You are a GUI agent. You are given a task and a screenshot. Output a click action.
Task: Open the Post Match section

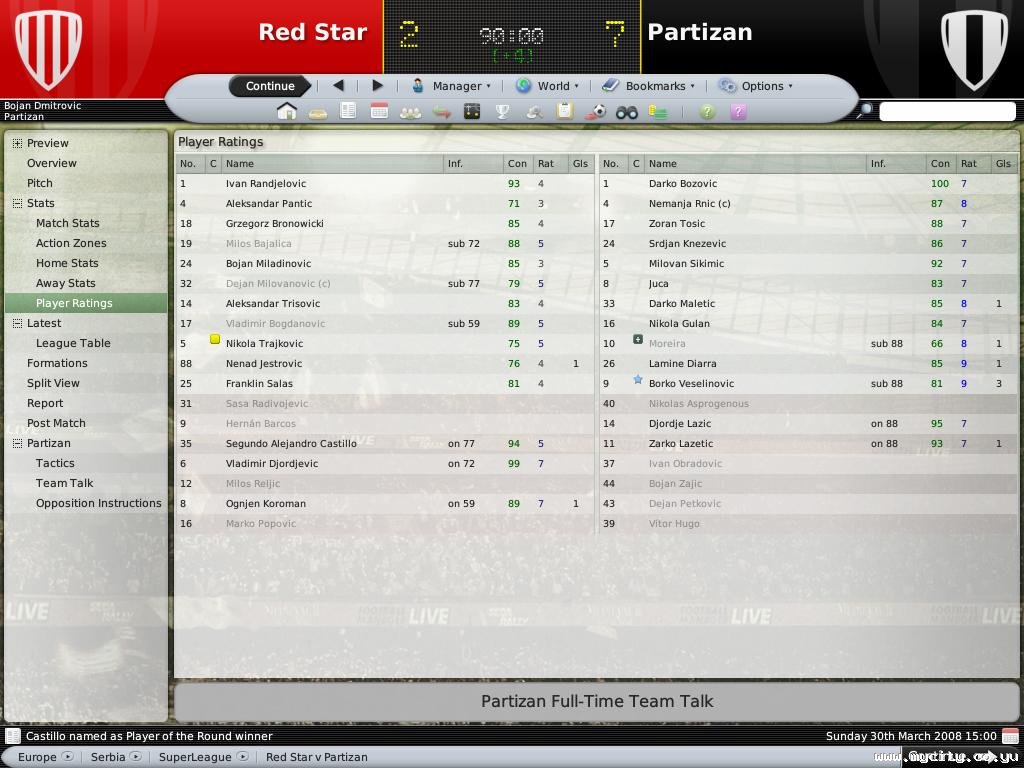[x=56, y=423]
